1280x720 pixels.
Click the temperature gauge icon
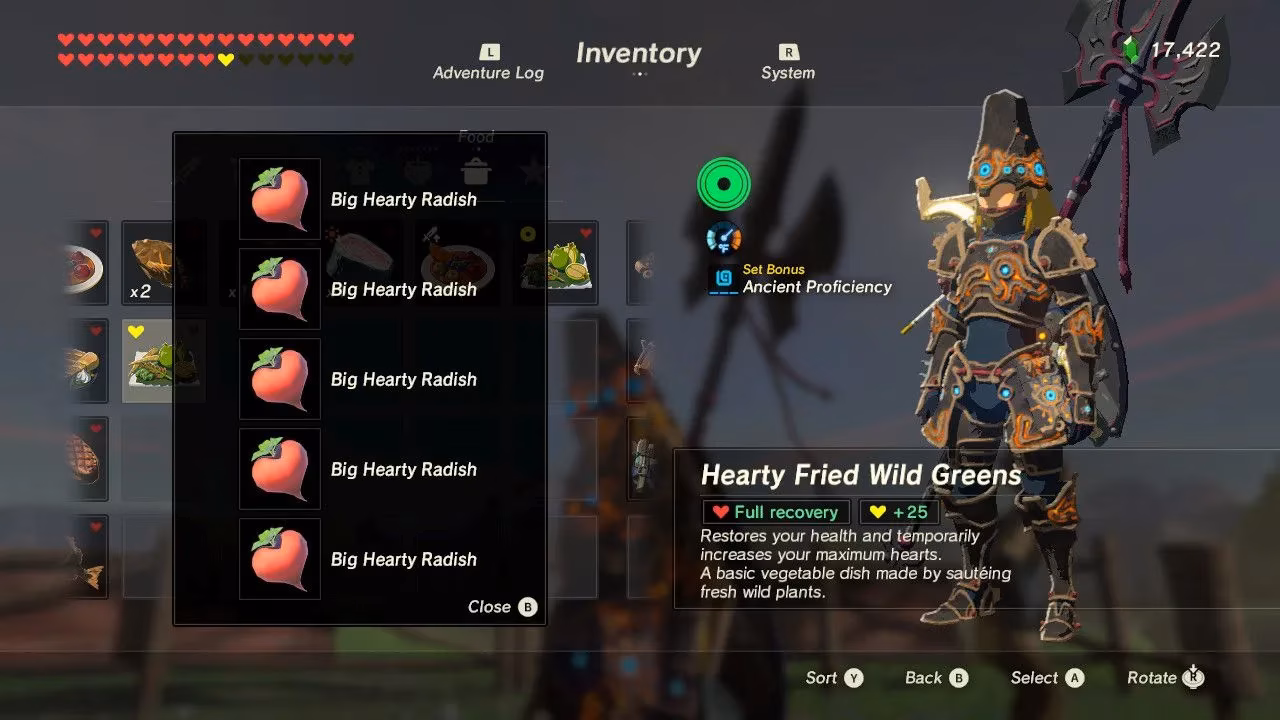point(722,238)
